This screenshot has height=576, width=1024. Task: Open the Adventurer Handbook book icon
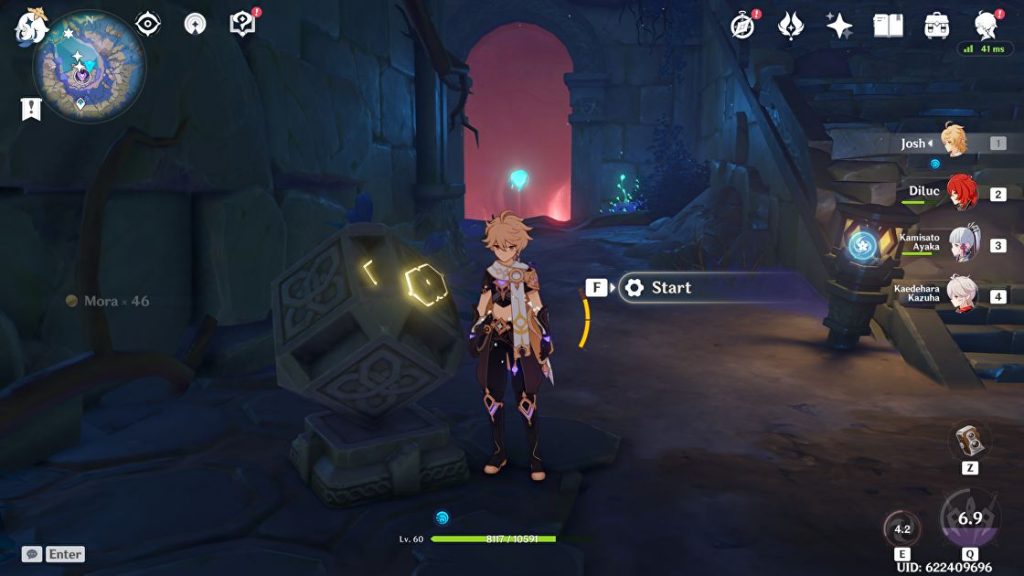888,25
